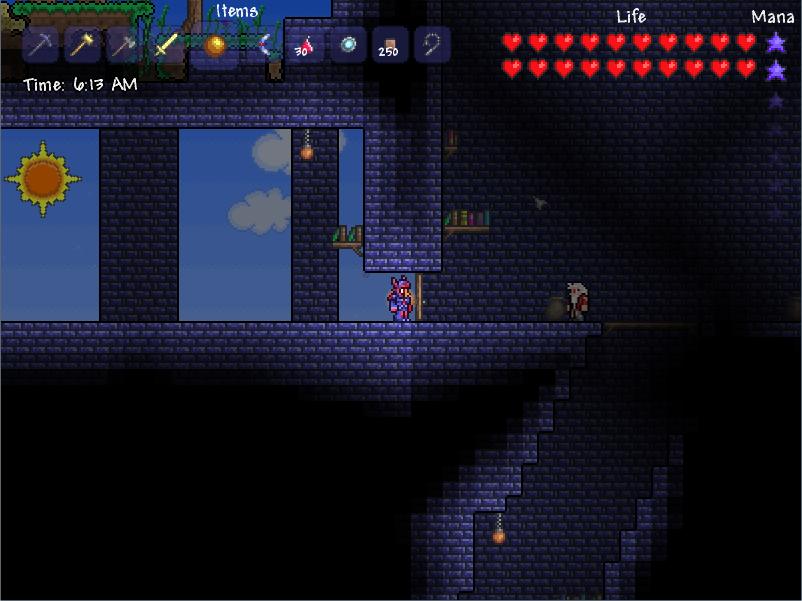
Task: Equip the golden sword slot
Action: (166, 45)
